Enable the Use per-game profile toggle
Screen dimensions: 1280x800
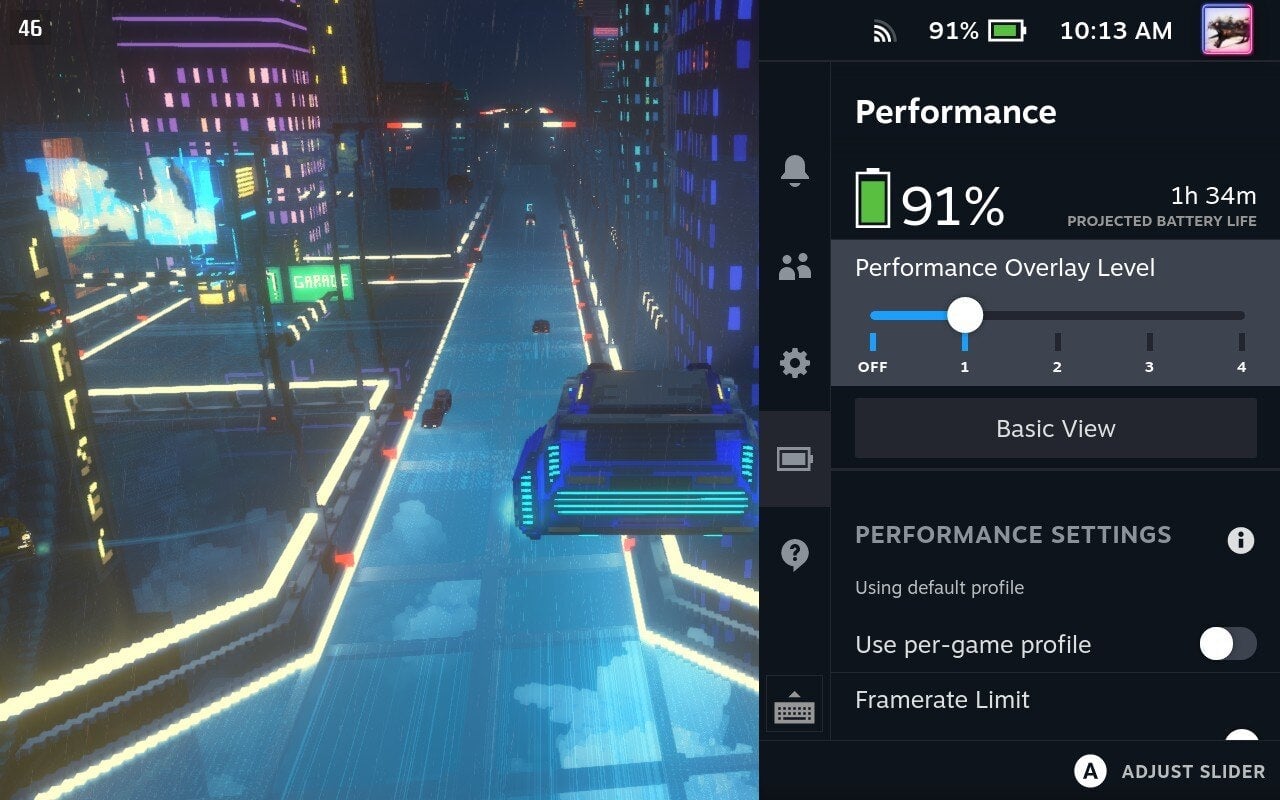click(x=1227, y=645)
